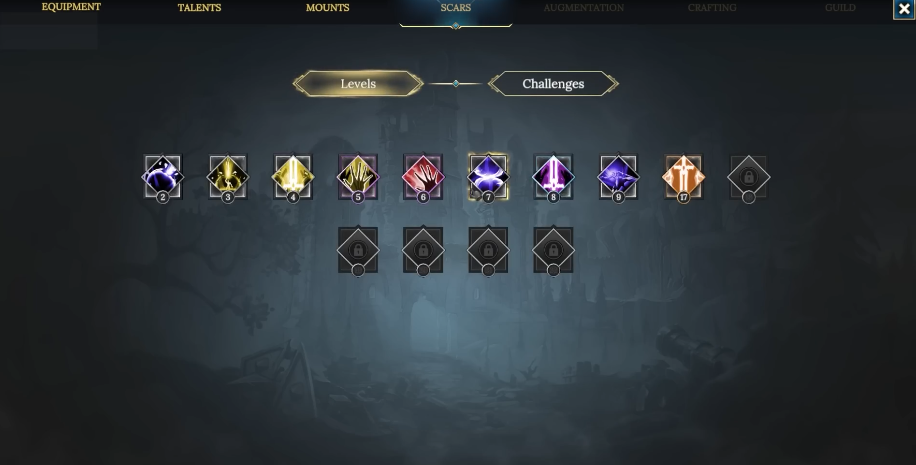Show the Levels section
Viewport: 916px width, 465px height.
(x=358, y=84)
